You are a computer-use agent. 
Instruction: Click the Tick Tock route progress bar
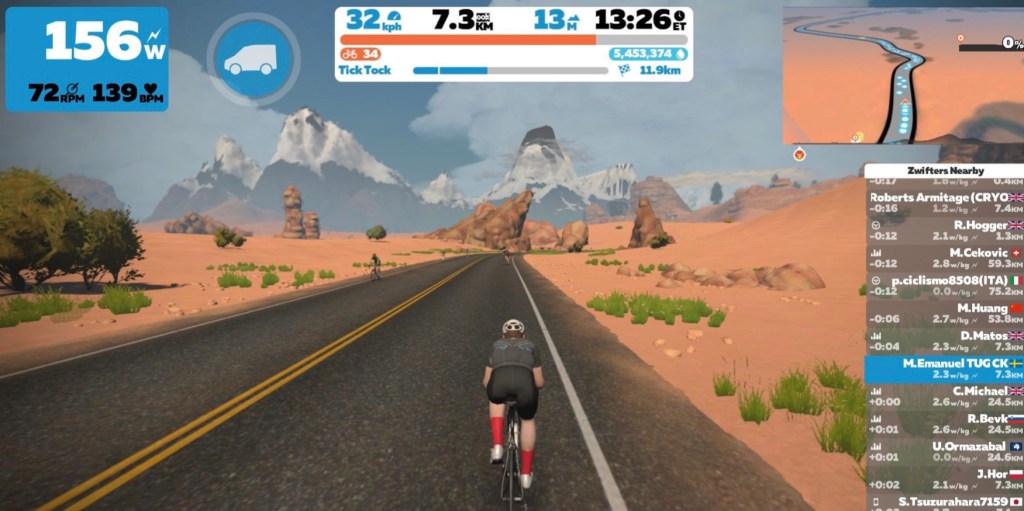tap(510, 71)
